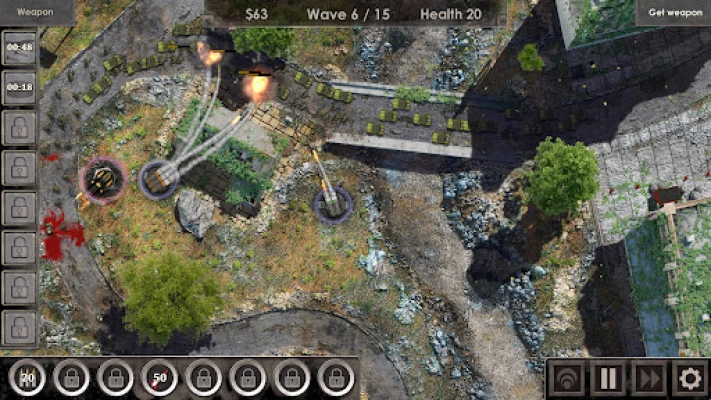Select the weapon slot with 00:48 cooldown
Image resolution: width=711 pixels, height=400 pixels.
[x=19, y=47]
